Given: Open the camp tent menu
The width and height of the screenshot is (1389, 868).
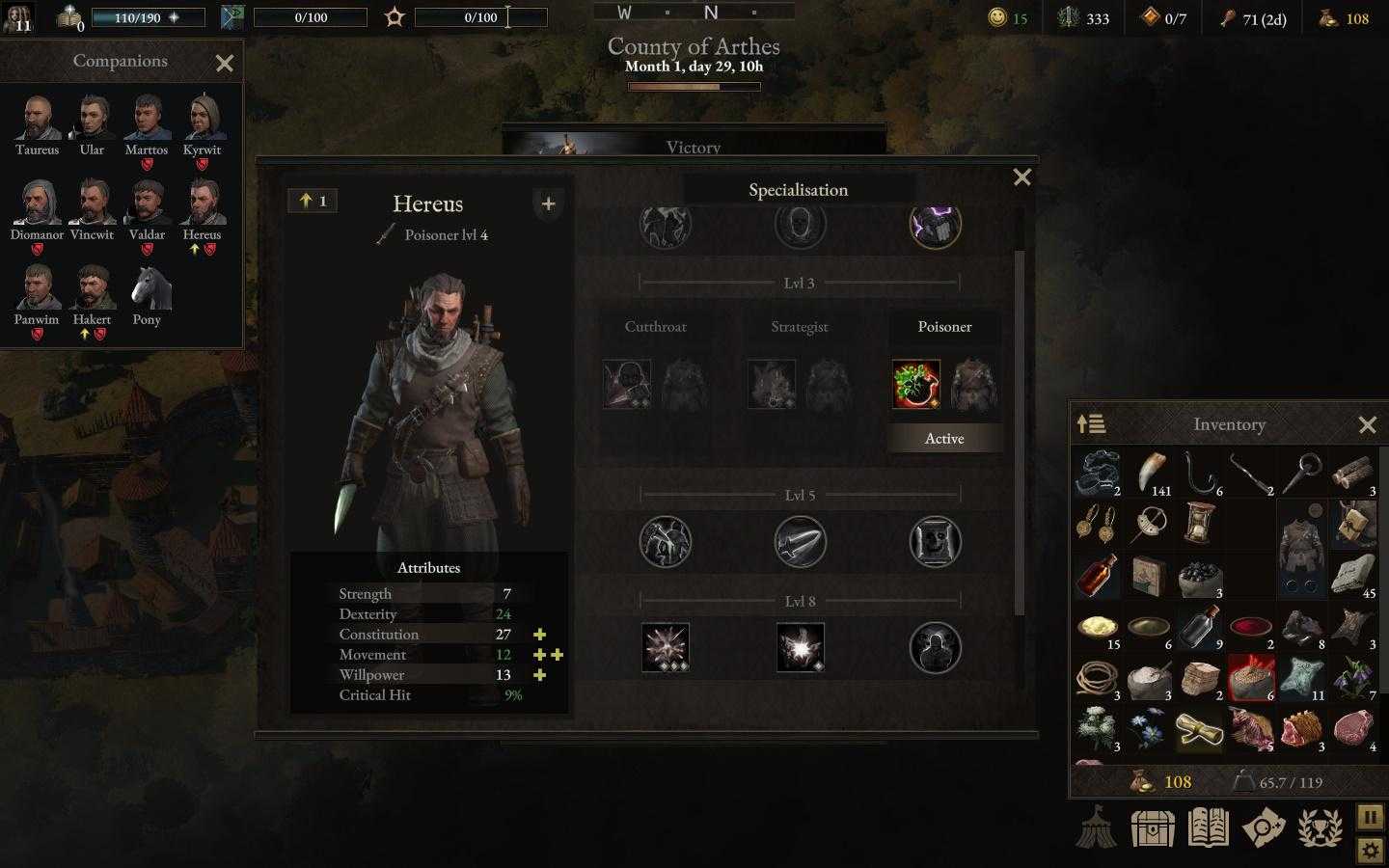Looking at the screenshot, I should 1097,827.
